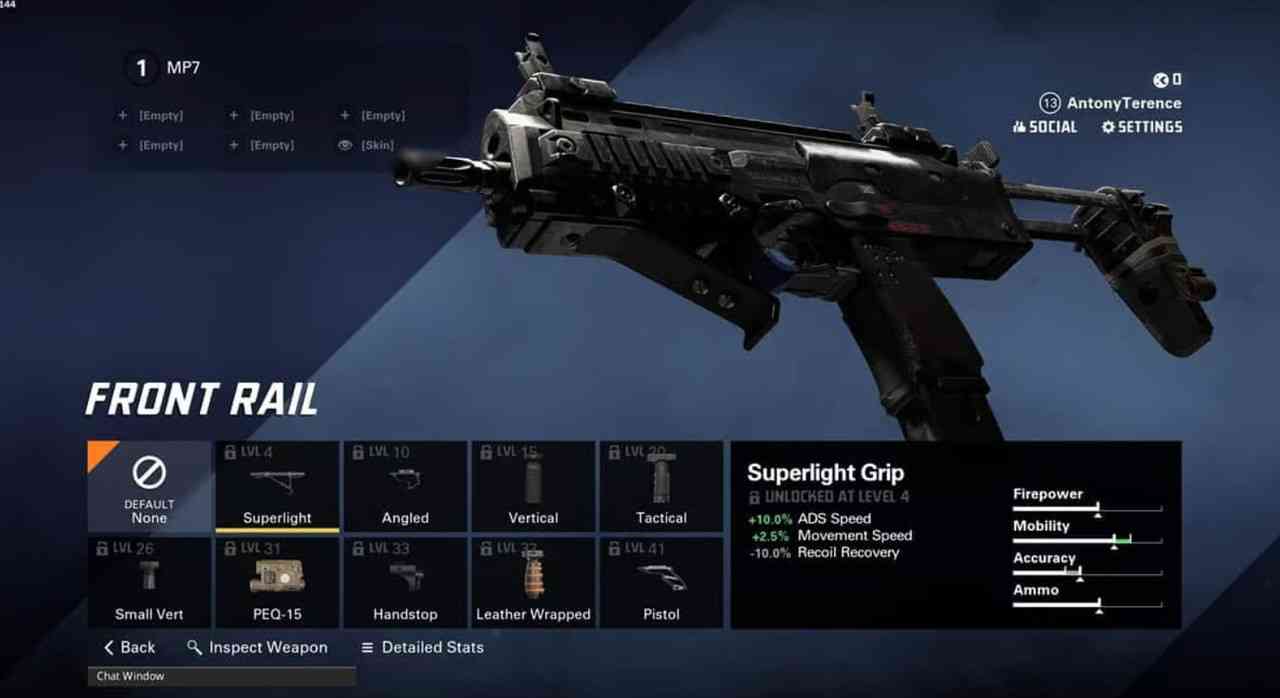The image size is (1280, 698).
Task: Select the default None front rail option
Action: [x=149, y=486]
